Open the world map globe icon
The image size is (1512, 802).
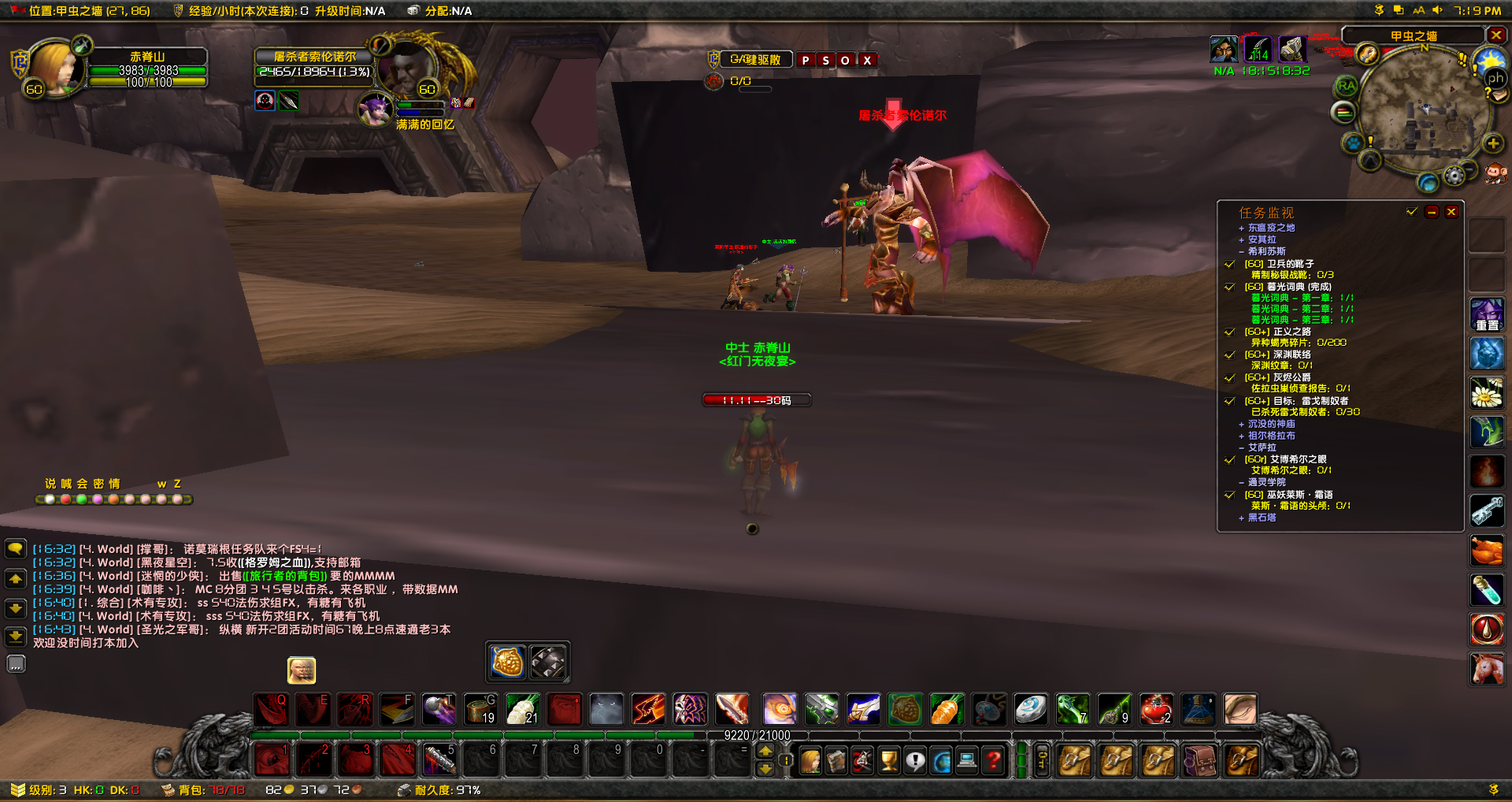tap(942, 760)
